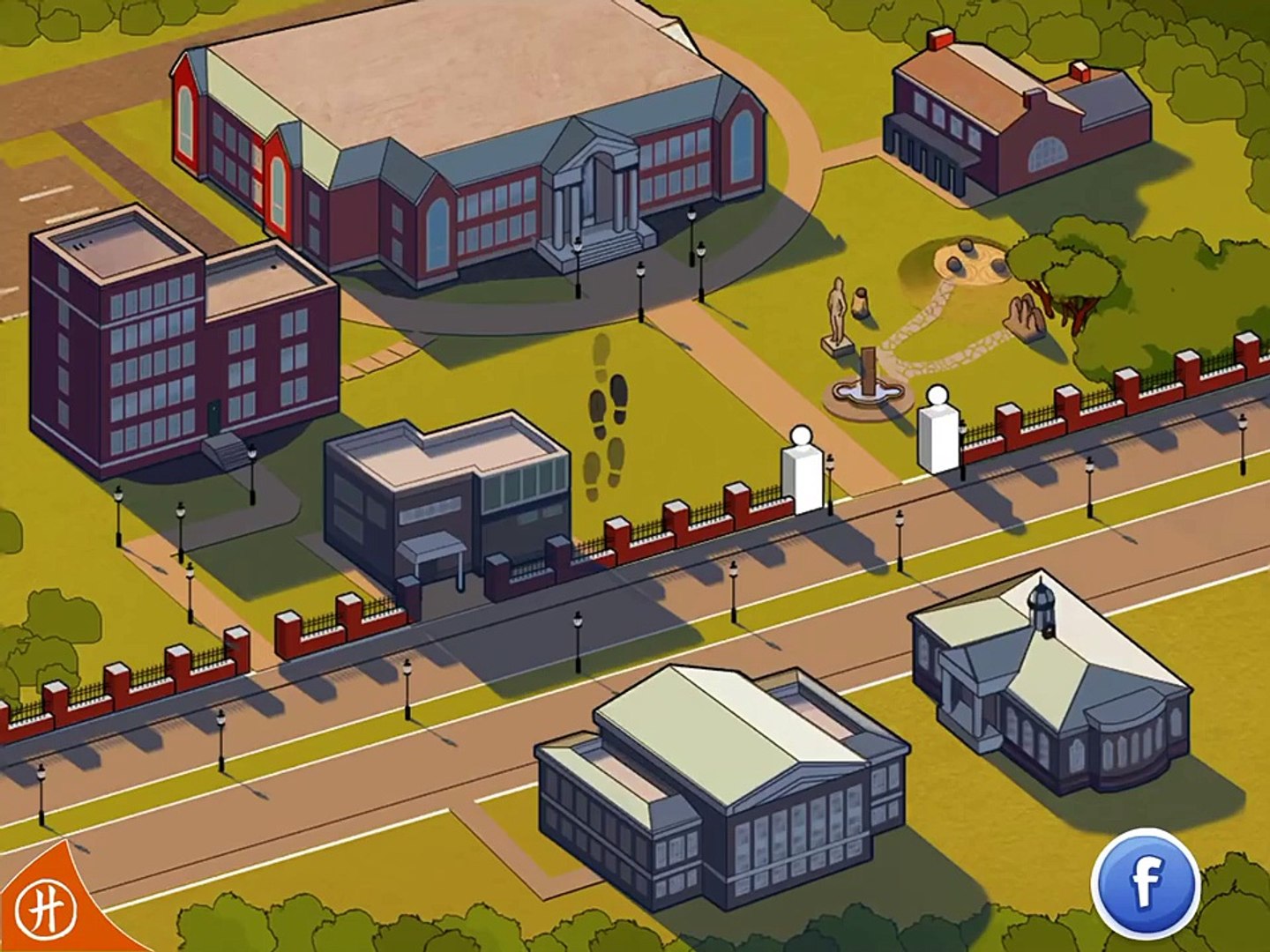Screen dimensions: 1270x952
Task: Open the Facebook share button
Action: point(1146,883)
